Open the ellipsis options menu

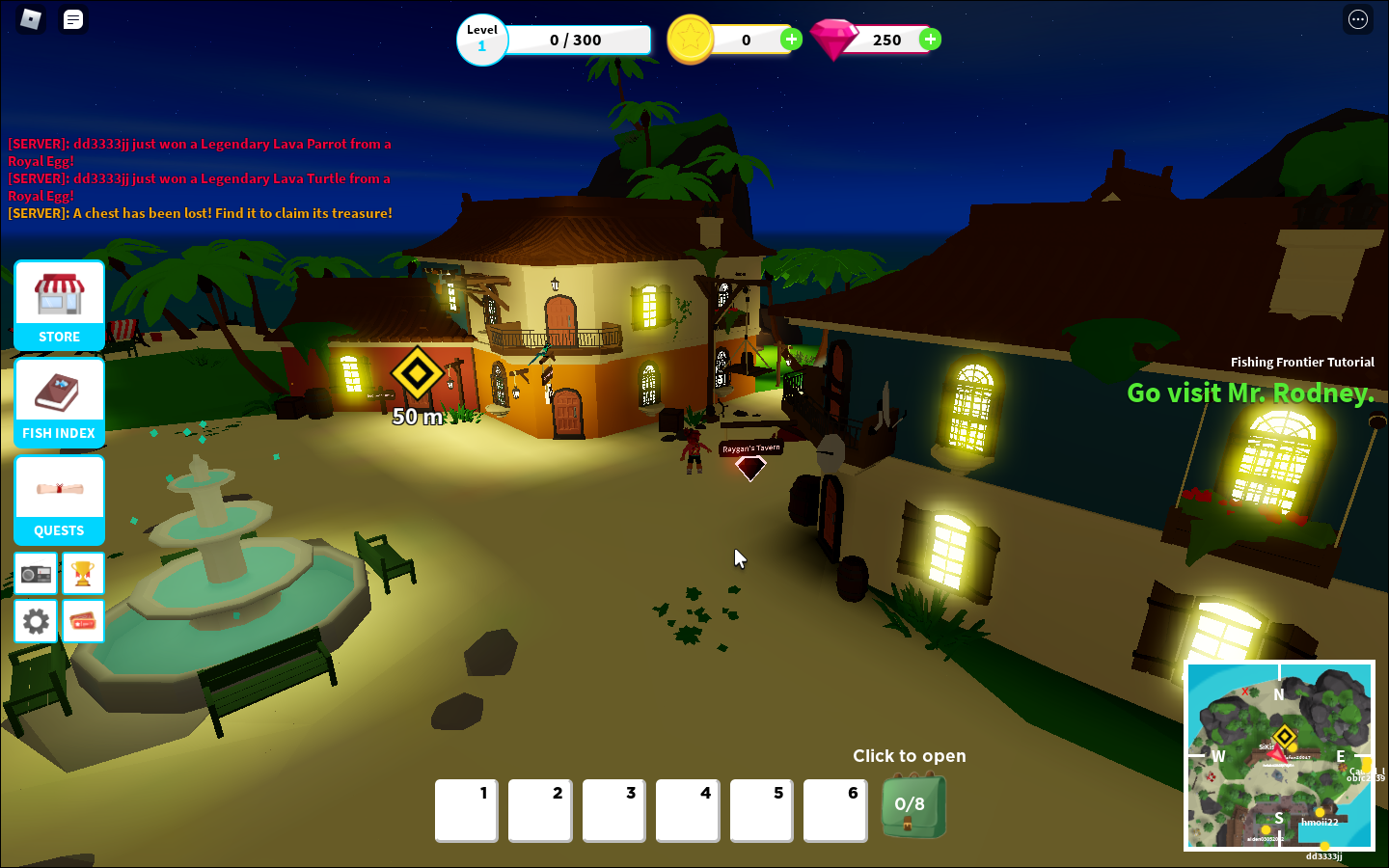(x=1358, y=19)
